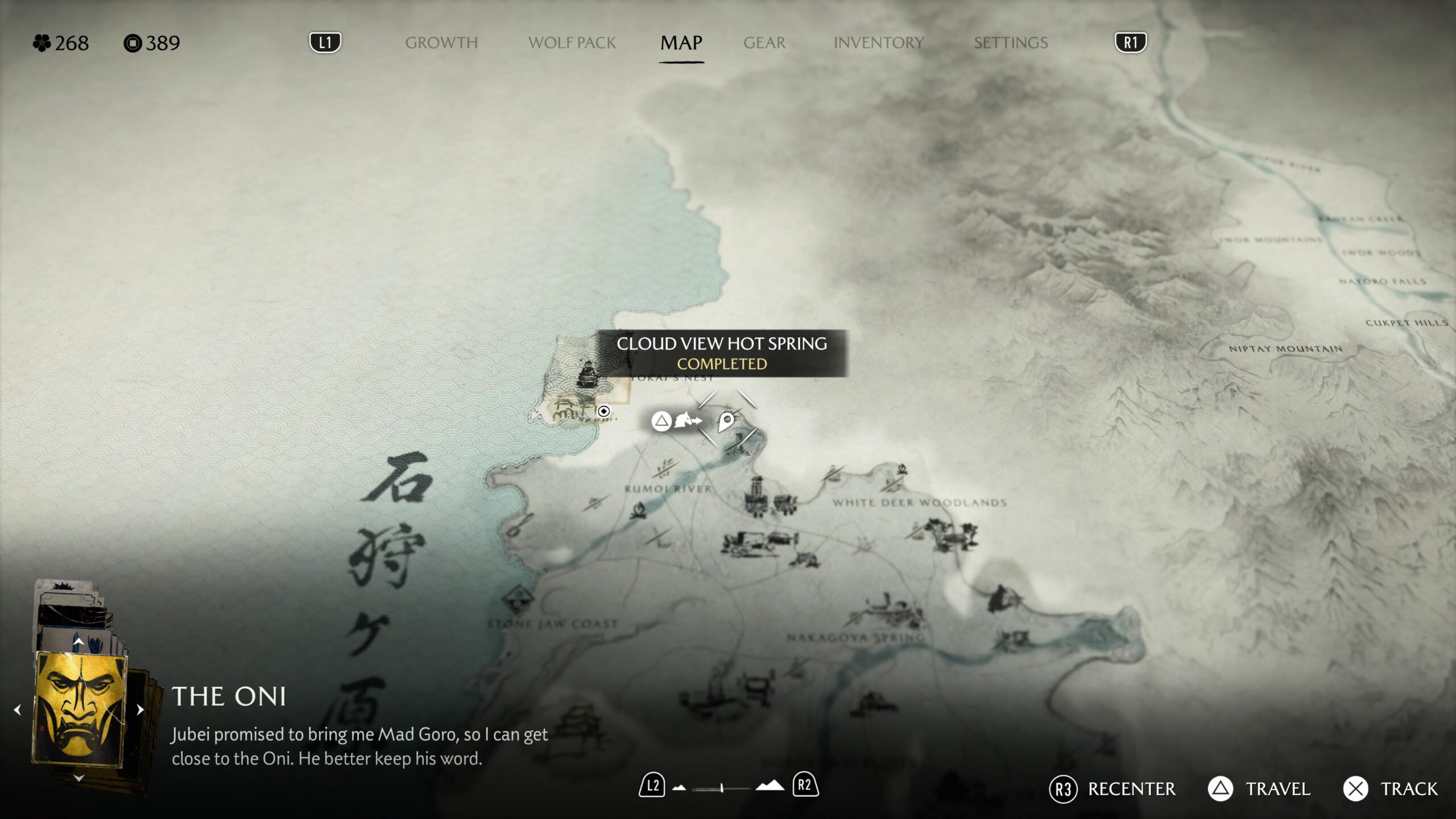The height and width of the screenshot is (819, 1456).
Task: Go to the Gear tab
Action: click(x=764, y=43)
